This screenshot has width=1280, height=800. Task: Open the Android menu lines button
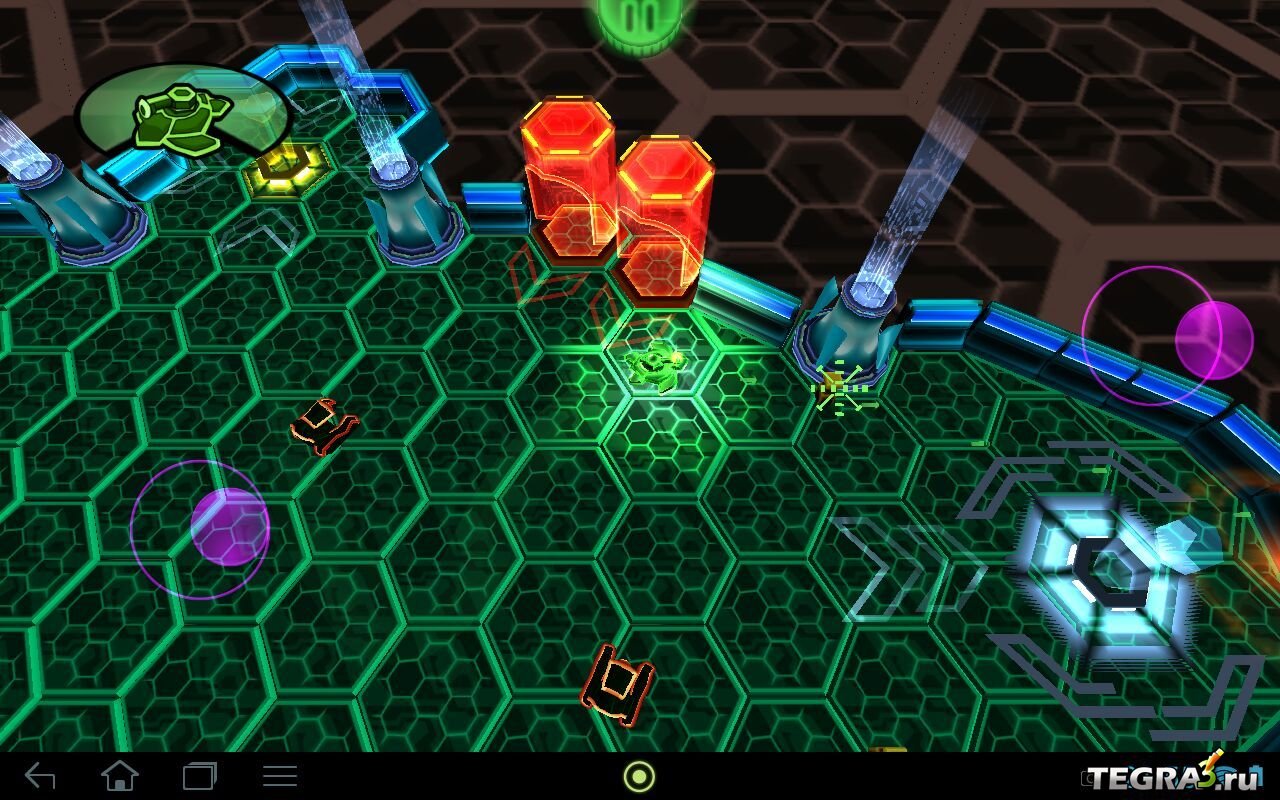(x=280, y=776)
